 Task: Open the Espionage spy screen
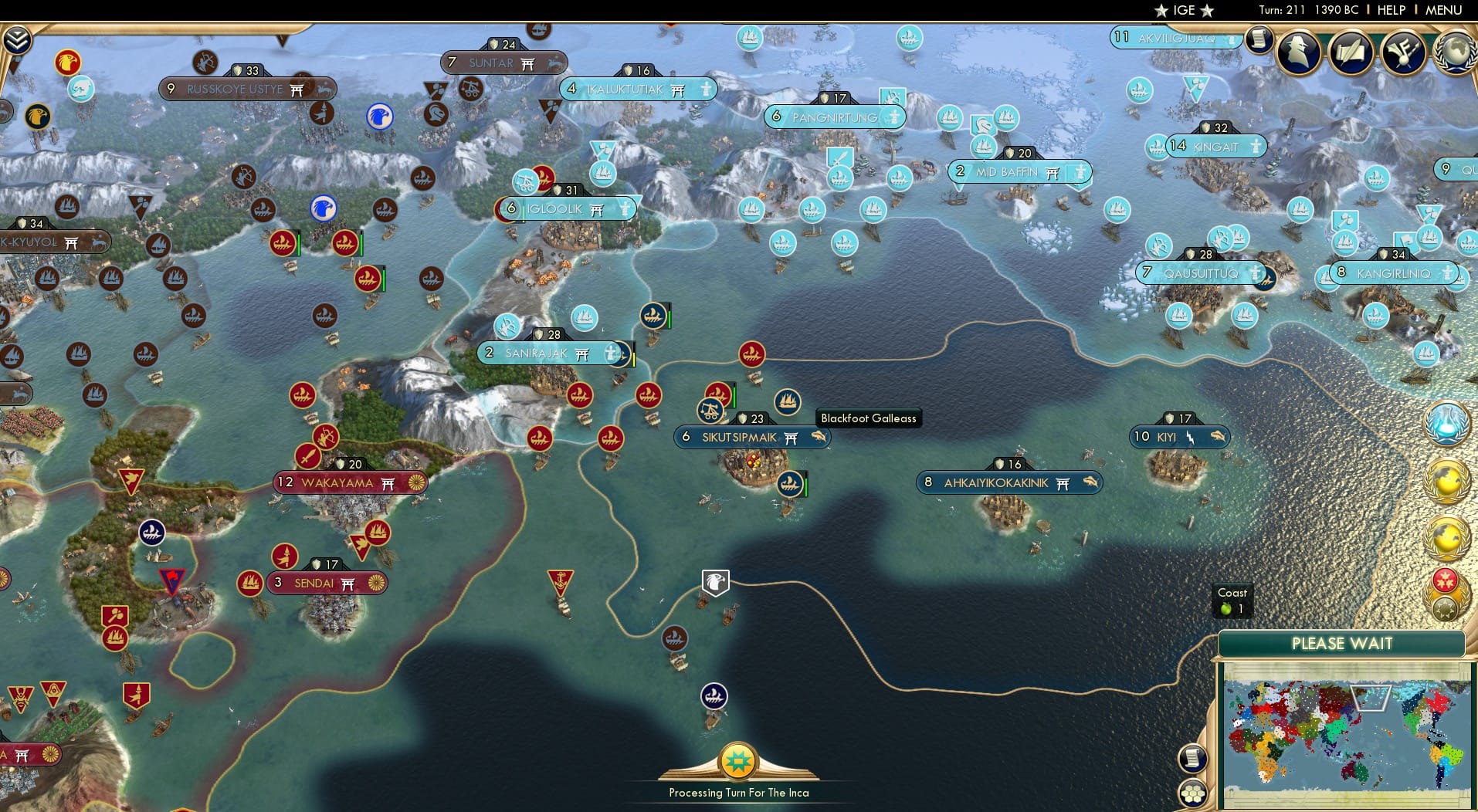(1299, 52)
